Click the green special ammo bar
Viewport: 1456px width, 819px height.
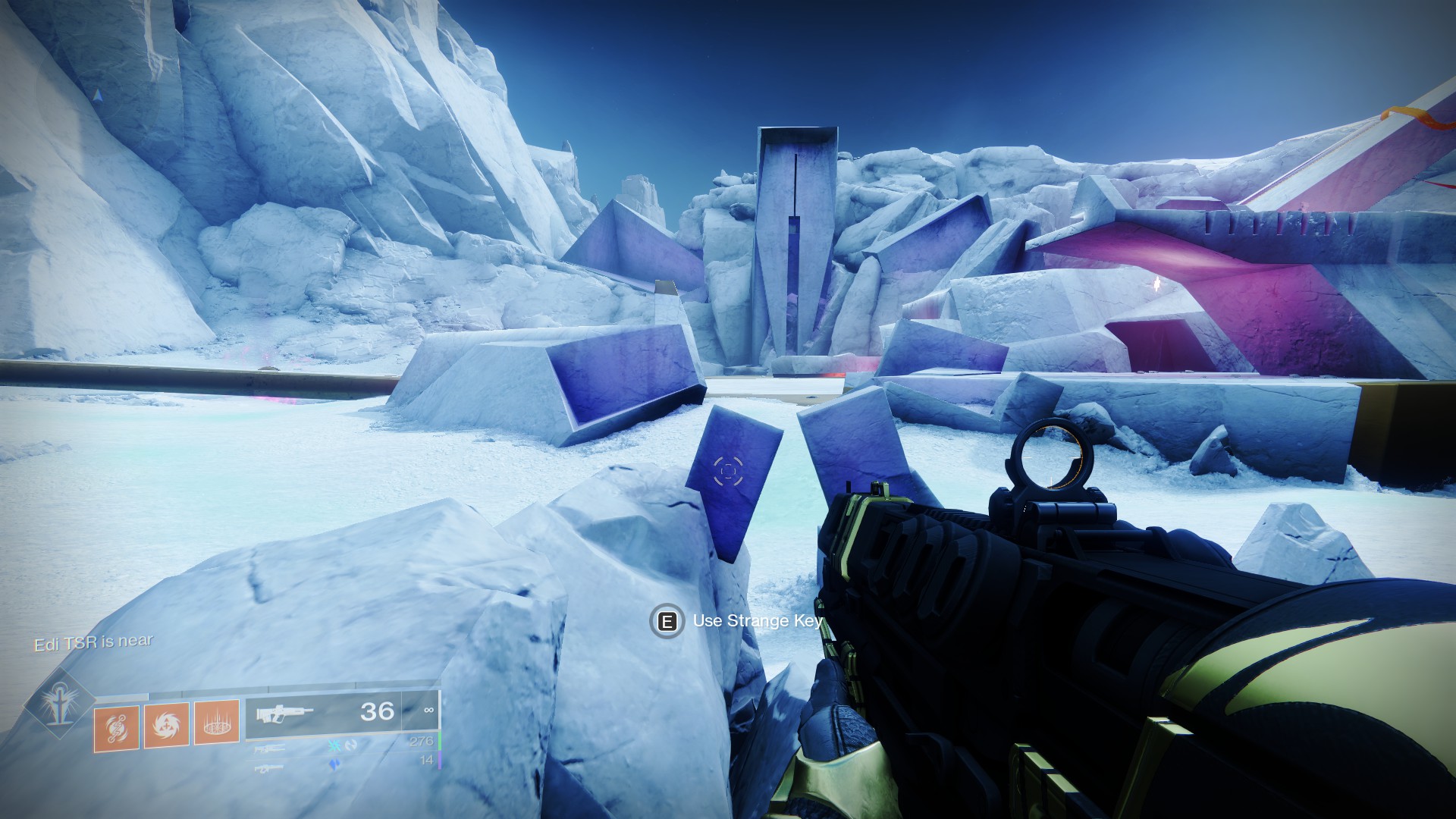(x=440, y=741)
